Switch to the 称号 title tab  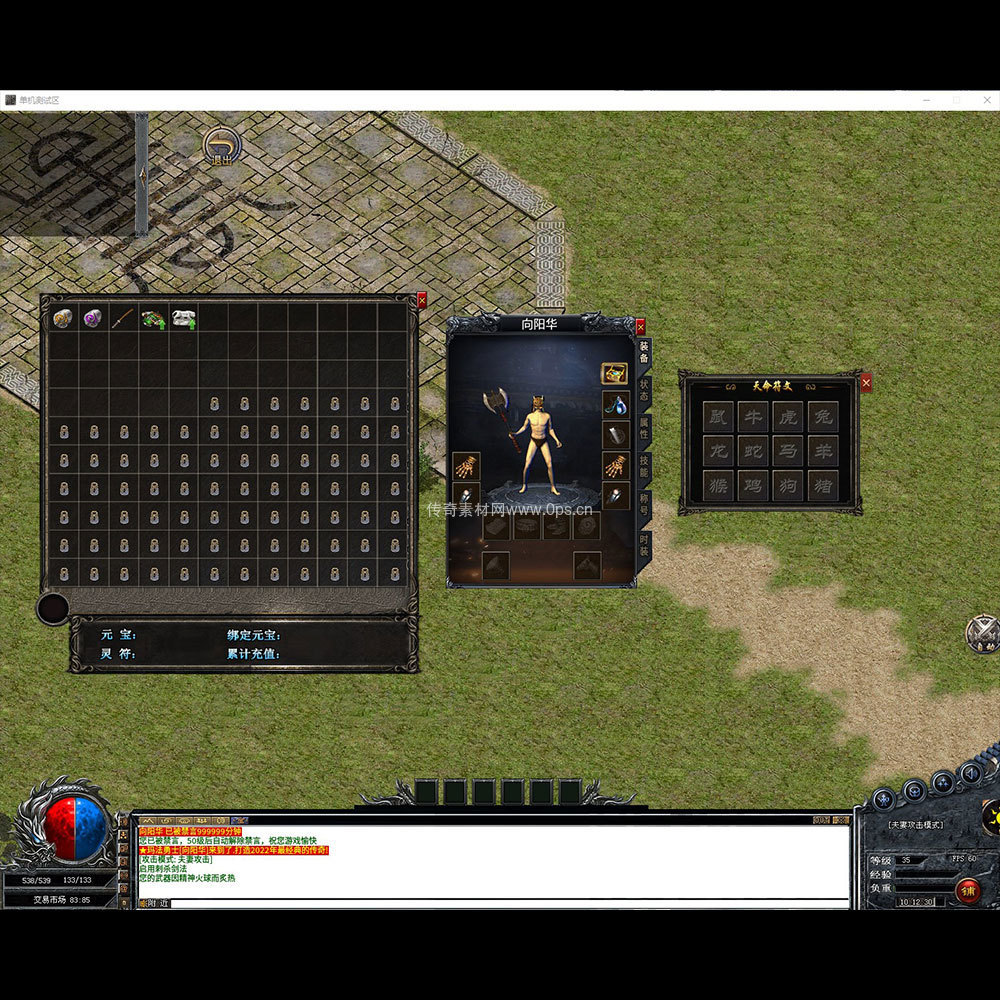click(x=645, y=506)
